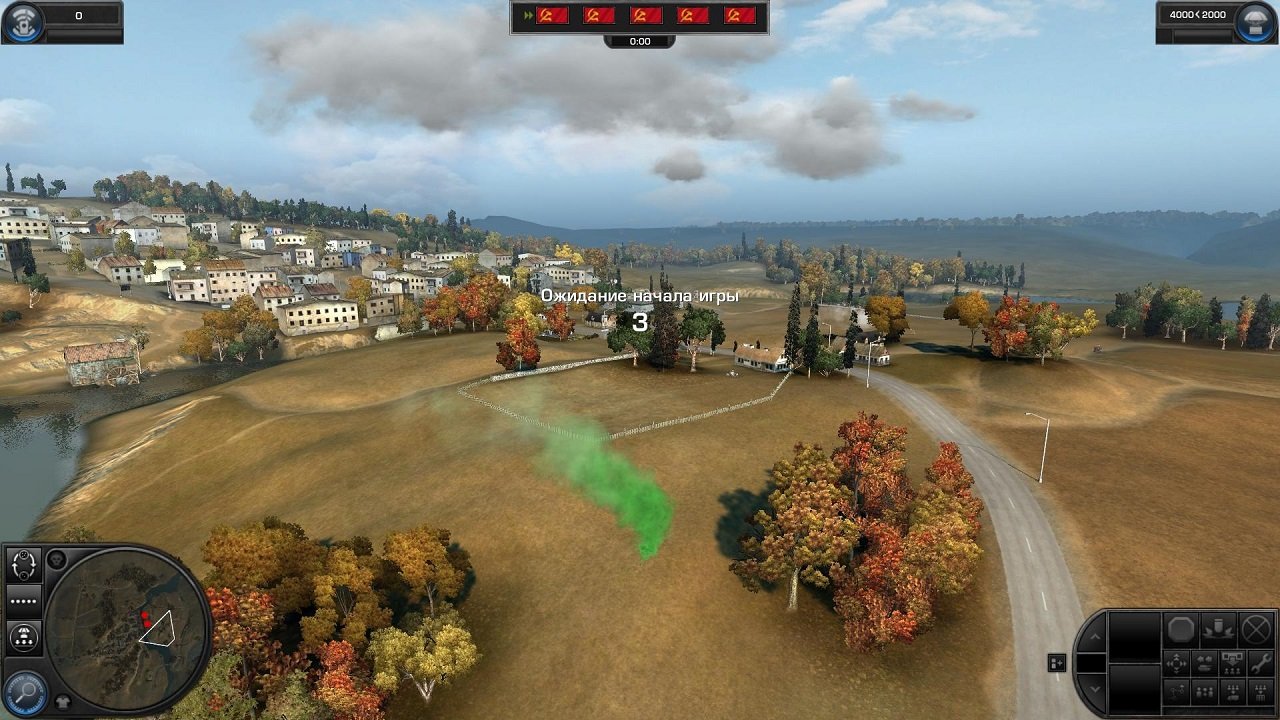
Task: Expand the upper arrow of the scoreboard panel
Action: (x=1095, y=636)
